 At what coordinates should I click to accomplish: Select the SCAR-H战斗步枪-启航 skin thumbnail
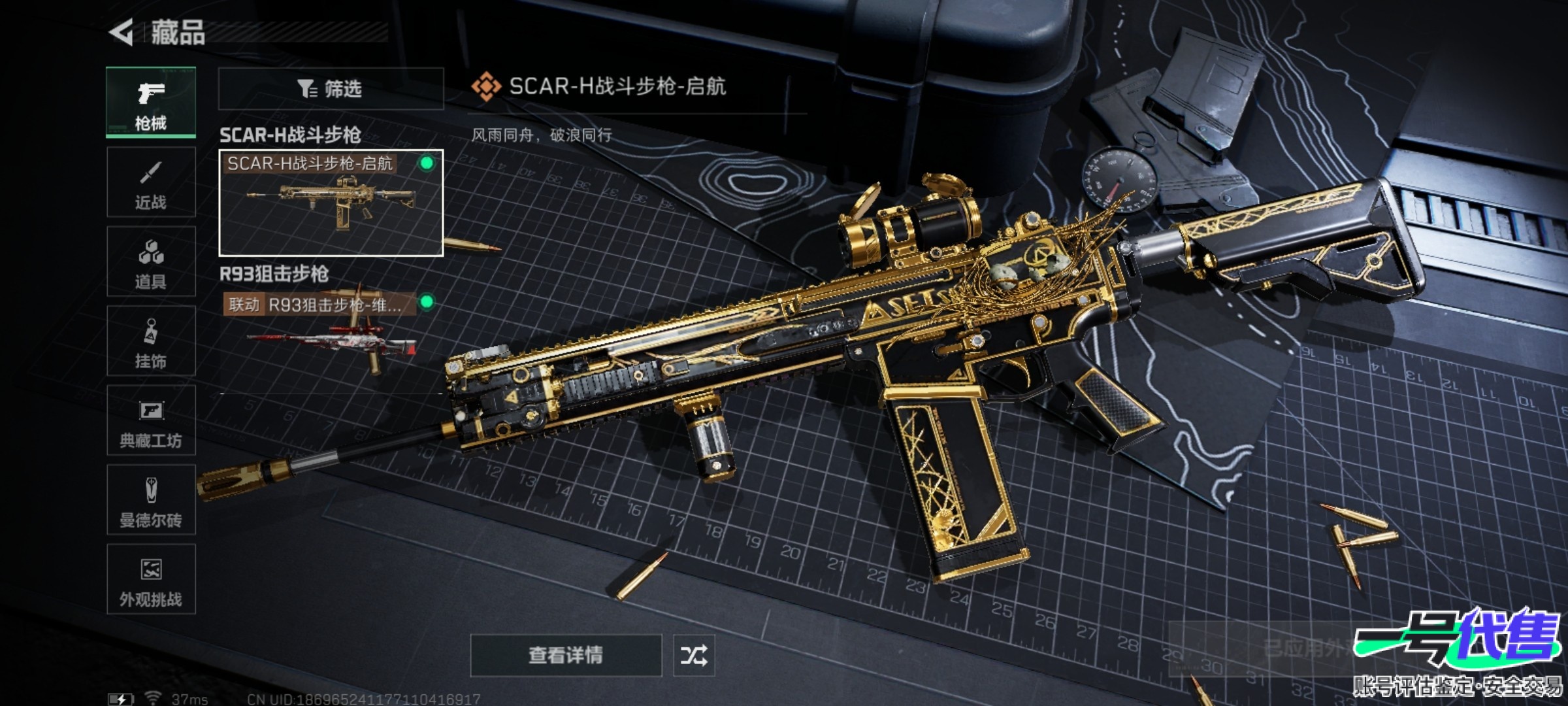331,203
